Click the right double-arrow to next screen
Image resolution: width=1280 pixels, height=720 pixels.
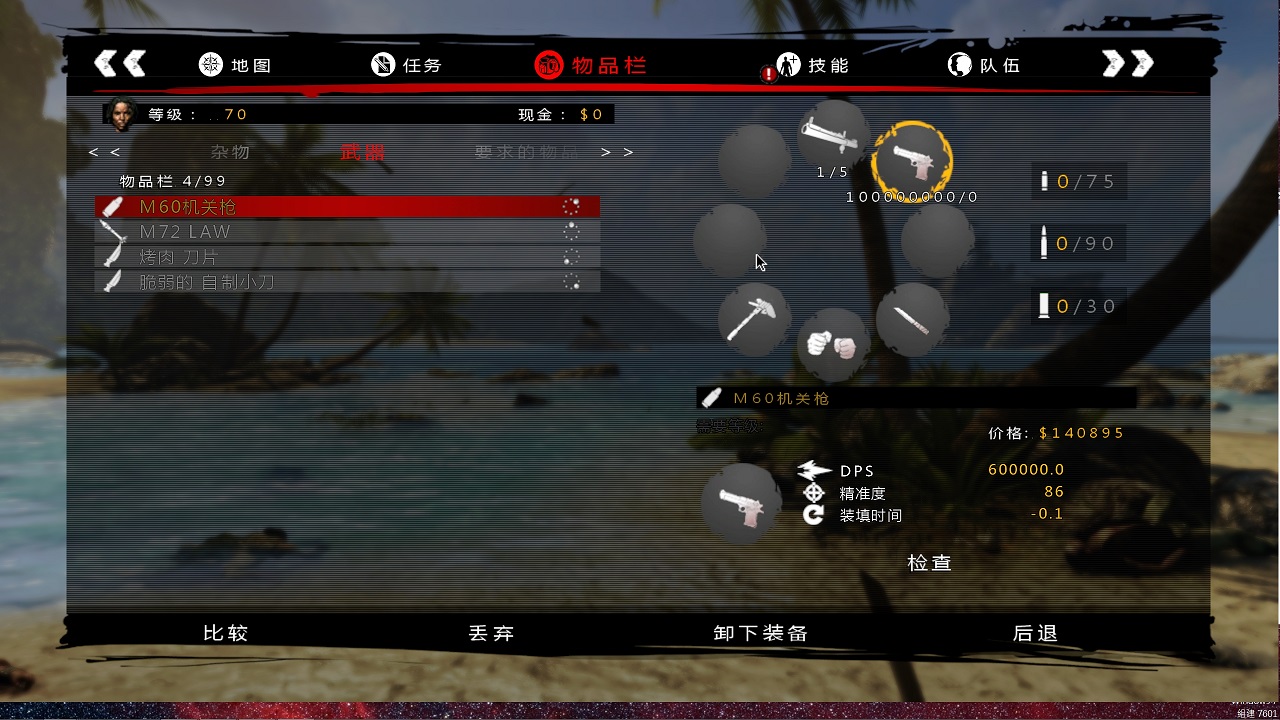pos(1127,62)
